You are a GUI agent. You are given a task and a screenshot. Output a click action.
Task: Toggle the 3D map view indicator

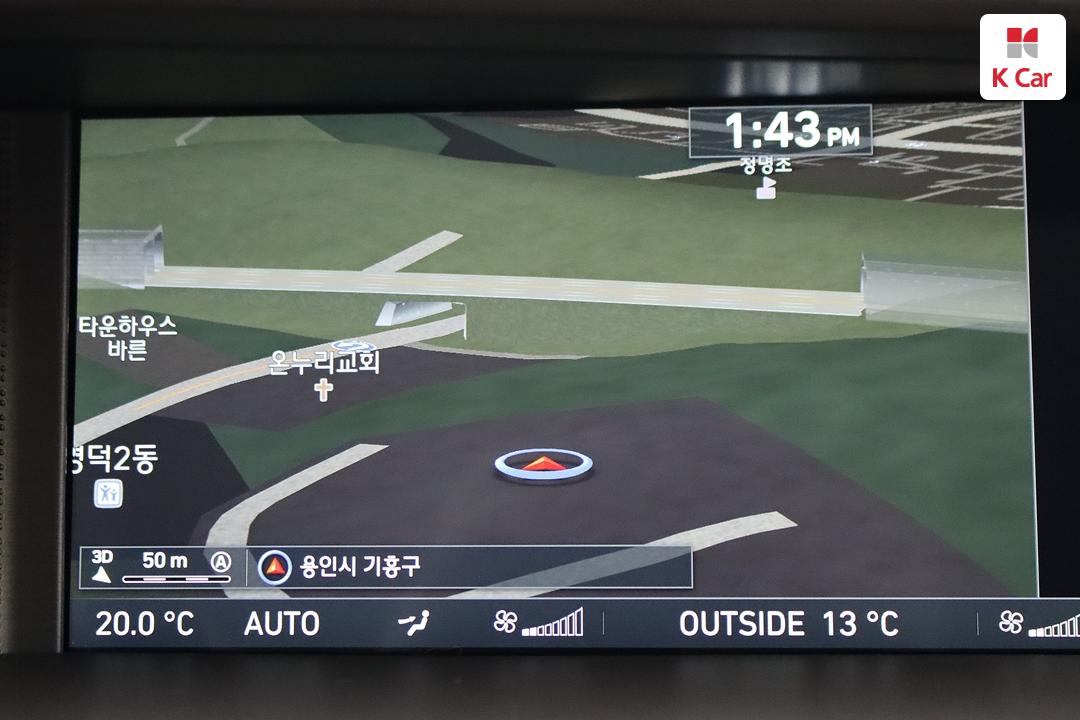pos(101,565)
